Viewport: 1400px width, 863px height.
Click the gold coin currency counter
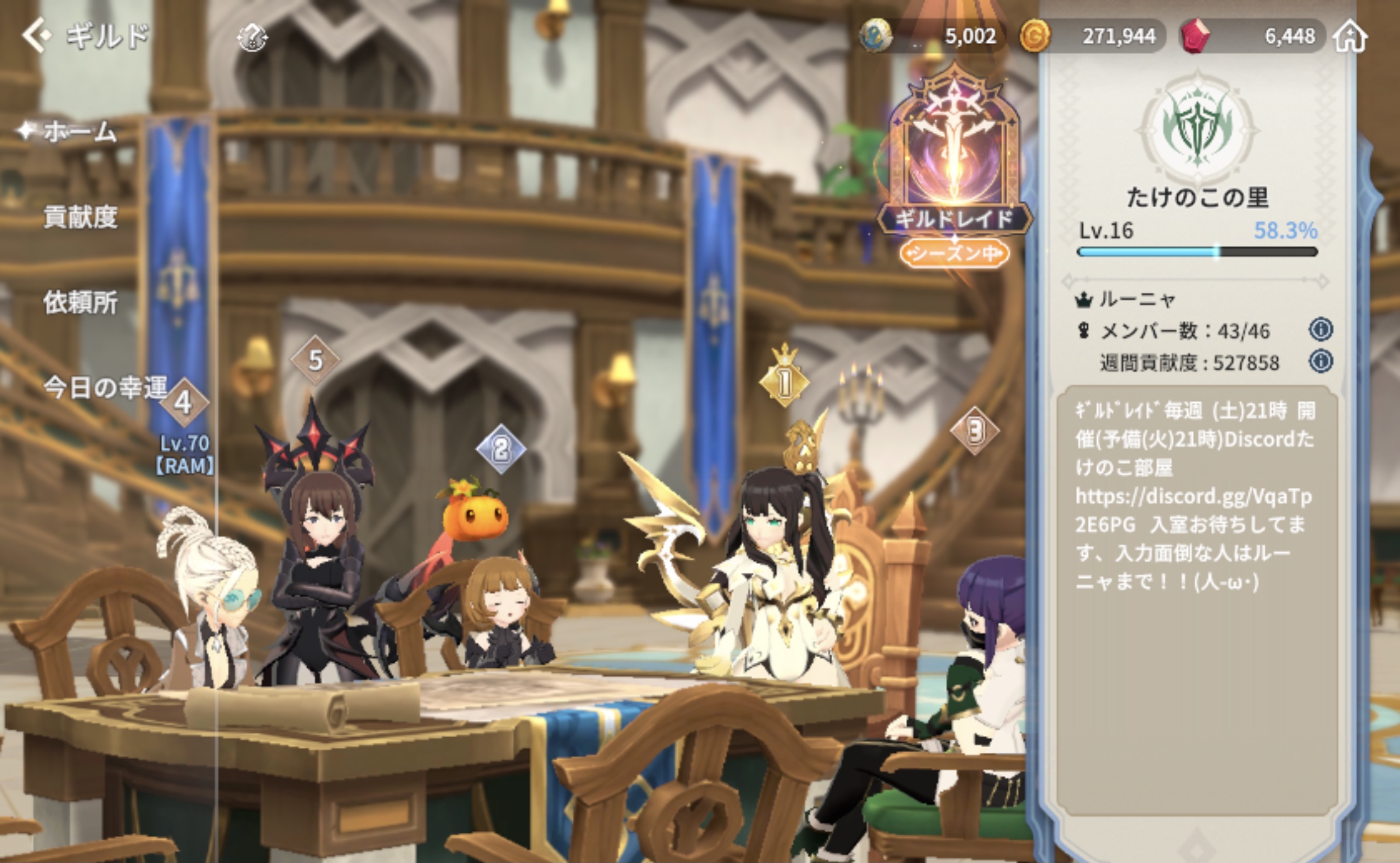(x=1092, y=36)
